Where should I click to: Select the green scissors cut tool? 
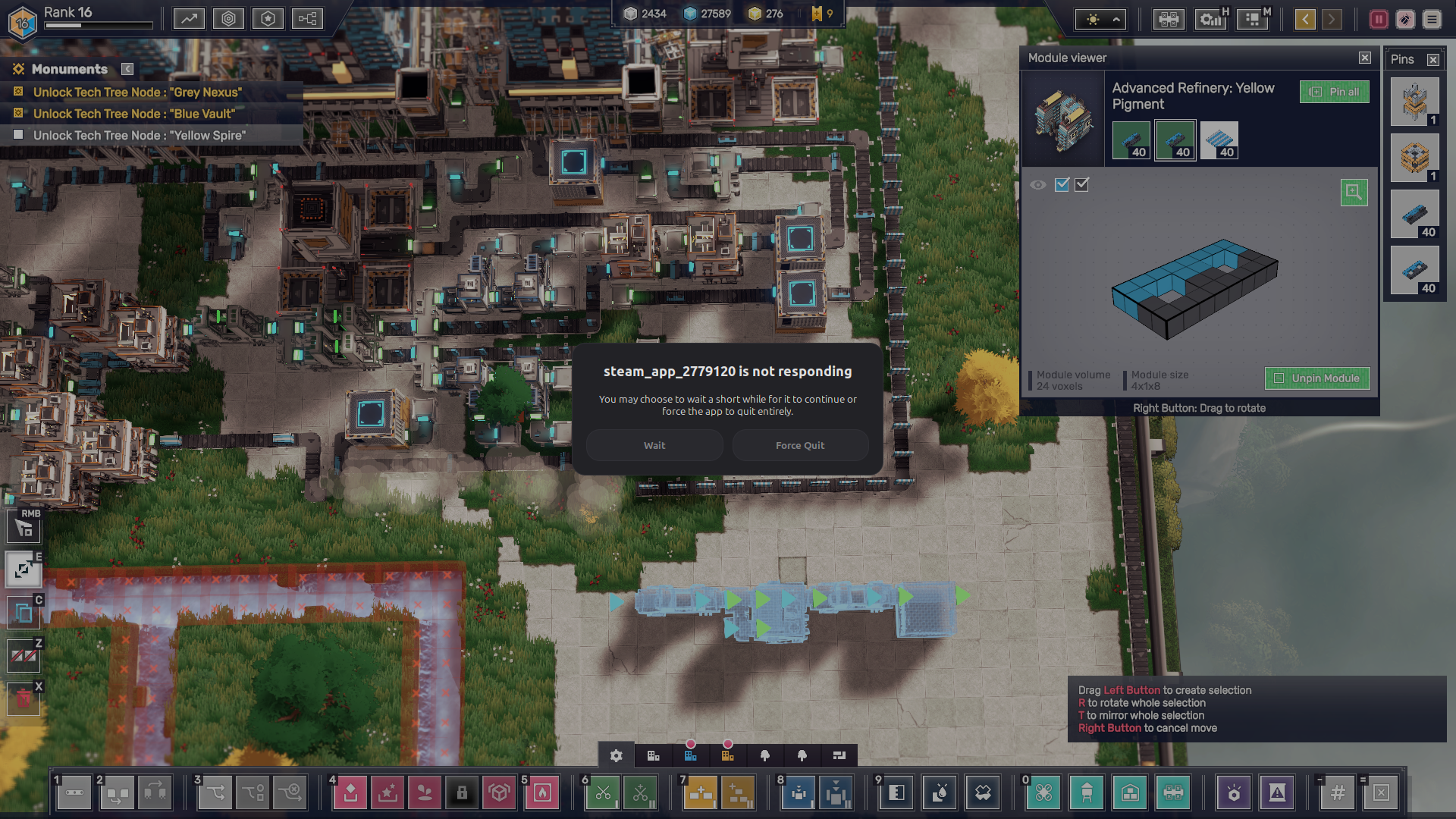pyautogui.click(x=603, y=793)
